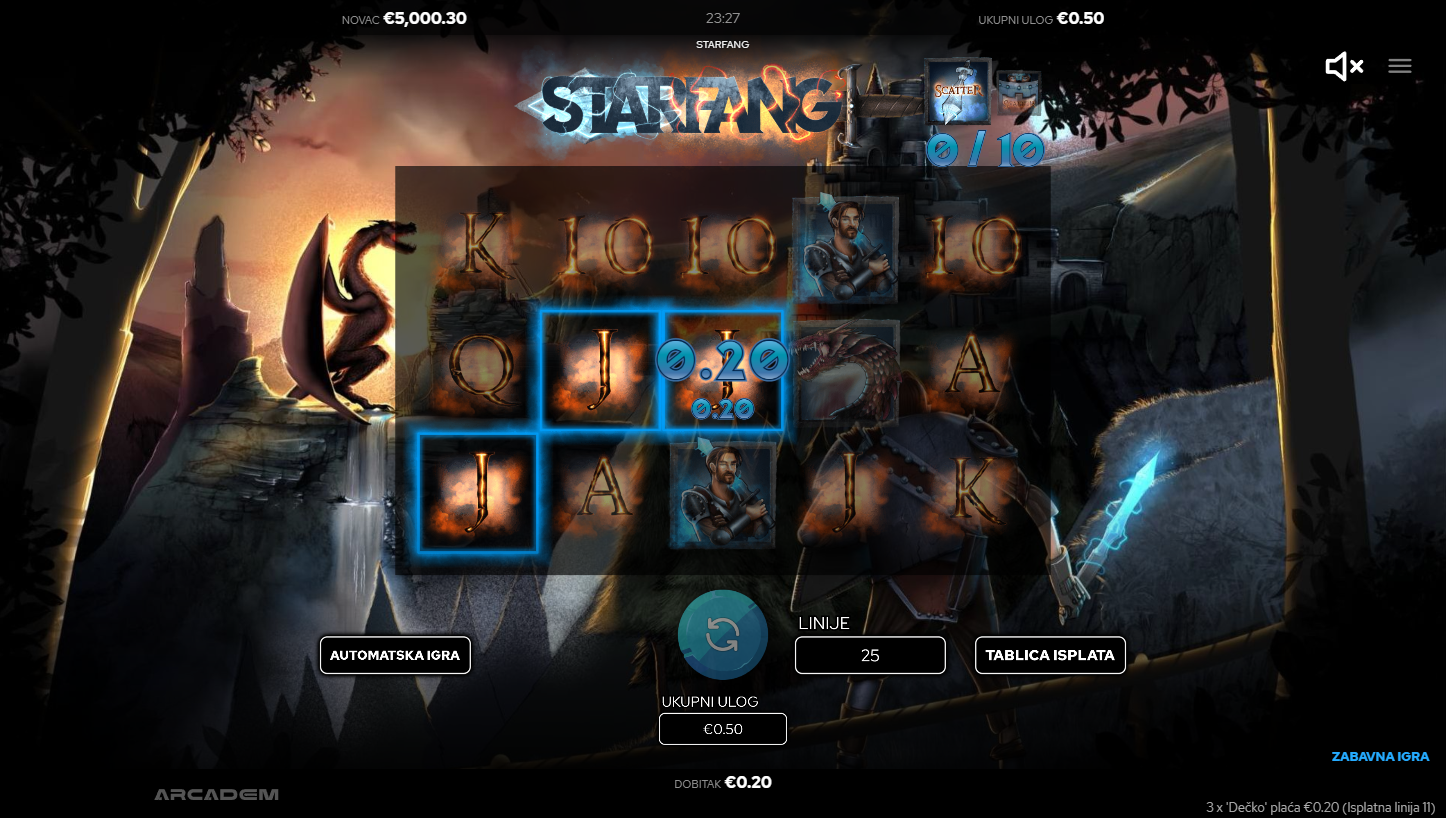Show the Tablica Isplata paytable
Screen dimensions: 1446x818
[x=1050, y=655]
